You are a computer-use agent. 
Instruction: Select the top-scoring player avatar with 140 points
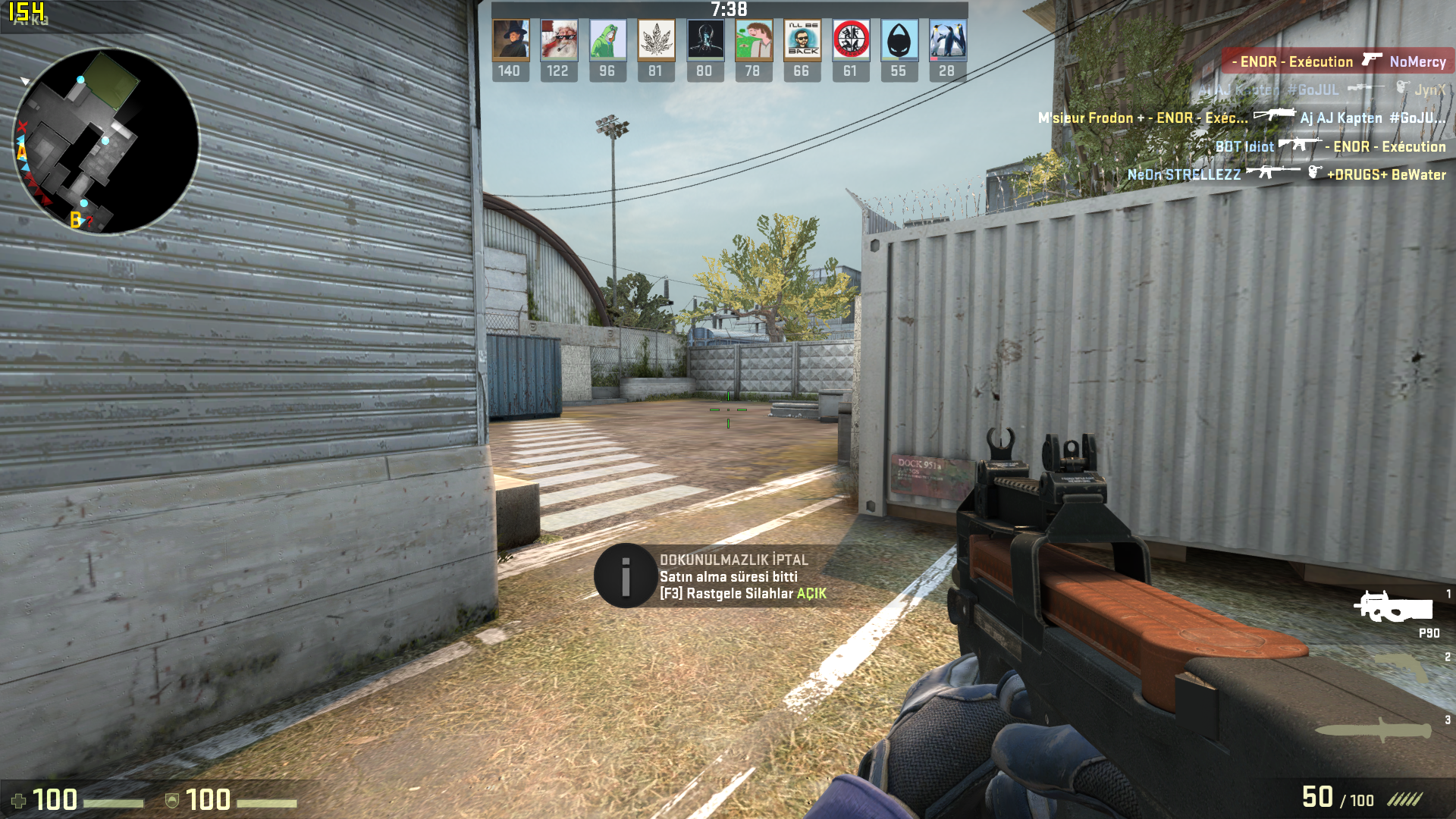click(x=510, y=40)
